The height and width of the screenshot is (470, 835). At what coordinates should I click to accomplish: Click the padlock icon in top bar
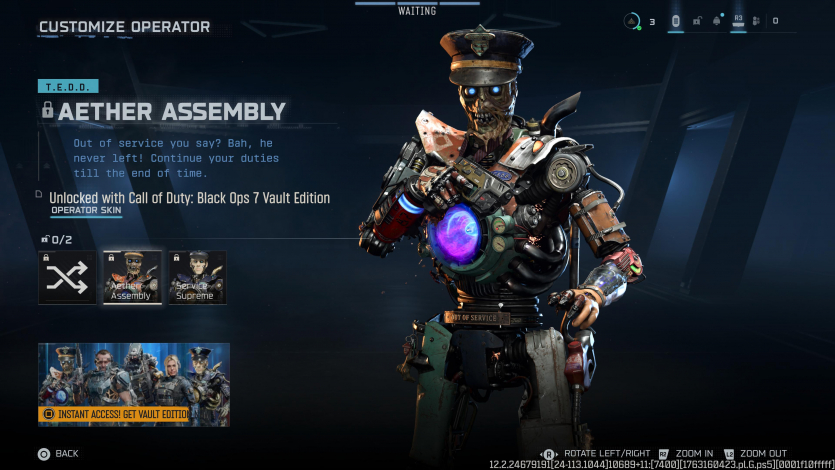(696, 21)
